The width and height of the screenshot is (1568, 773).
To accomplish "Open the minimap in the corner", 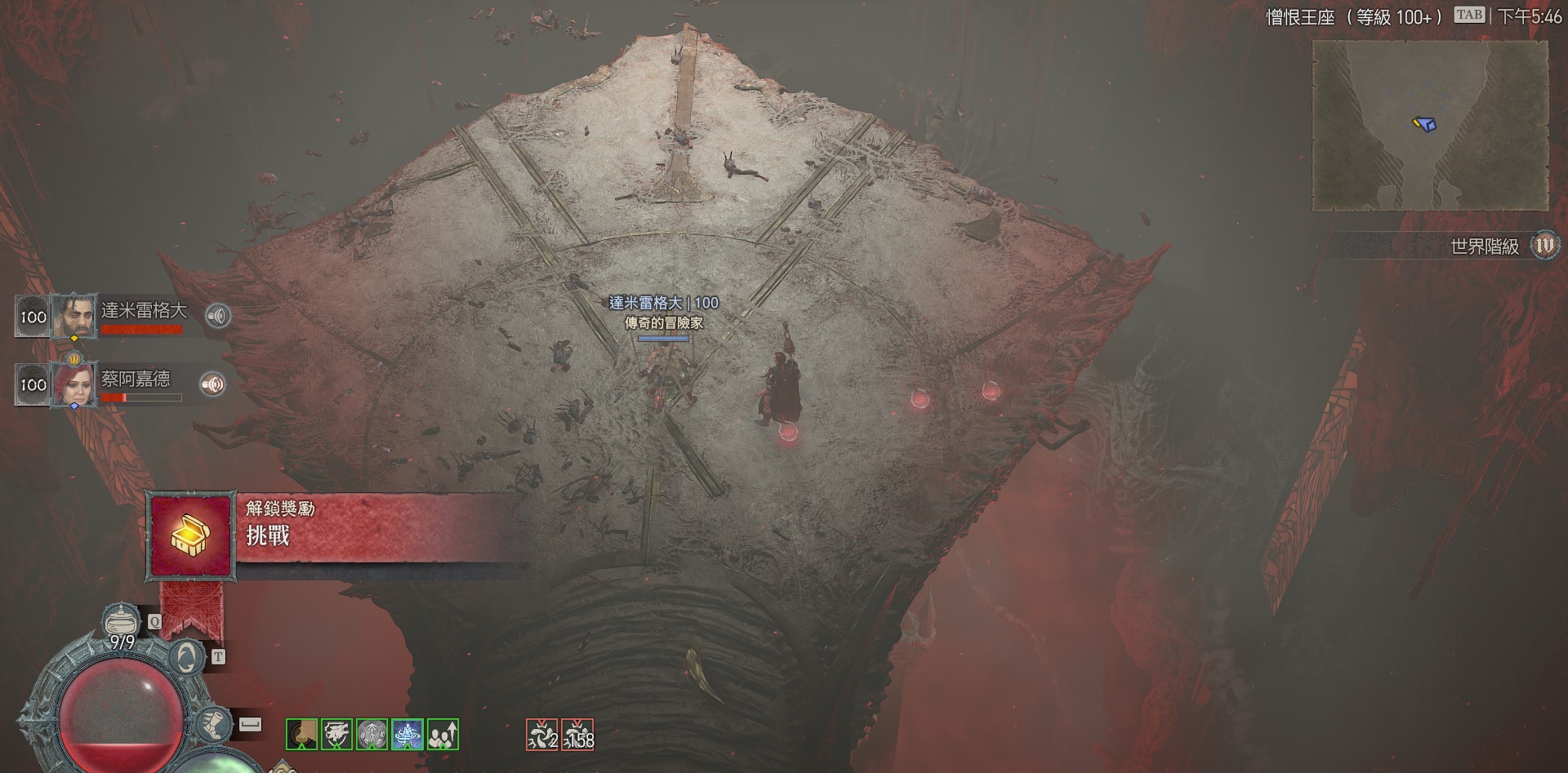I will (x=1430, y=125).
